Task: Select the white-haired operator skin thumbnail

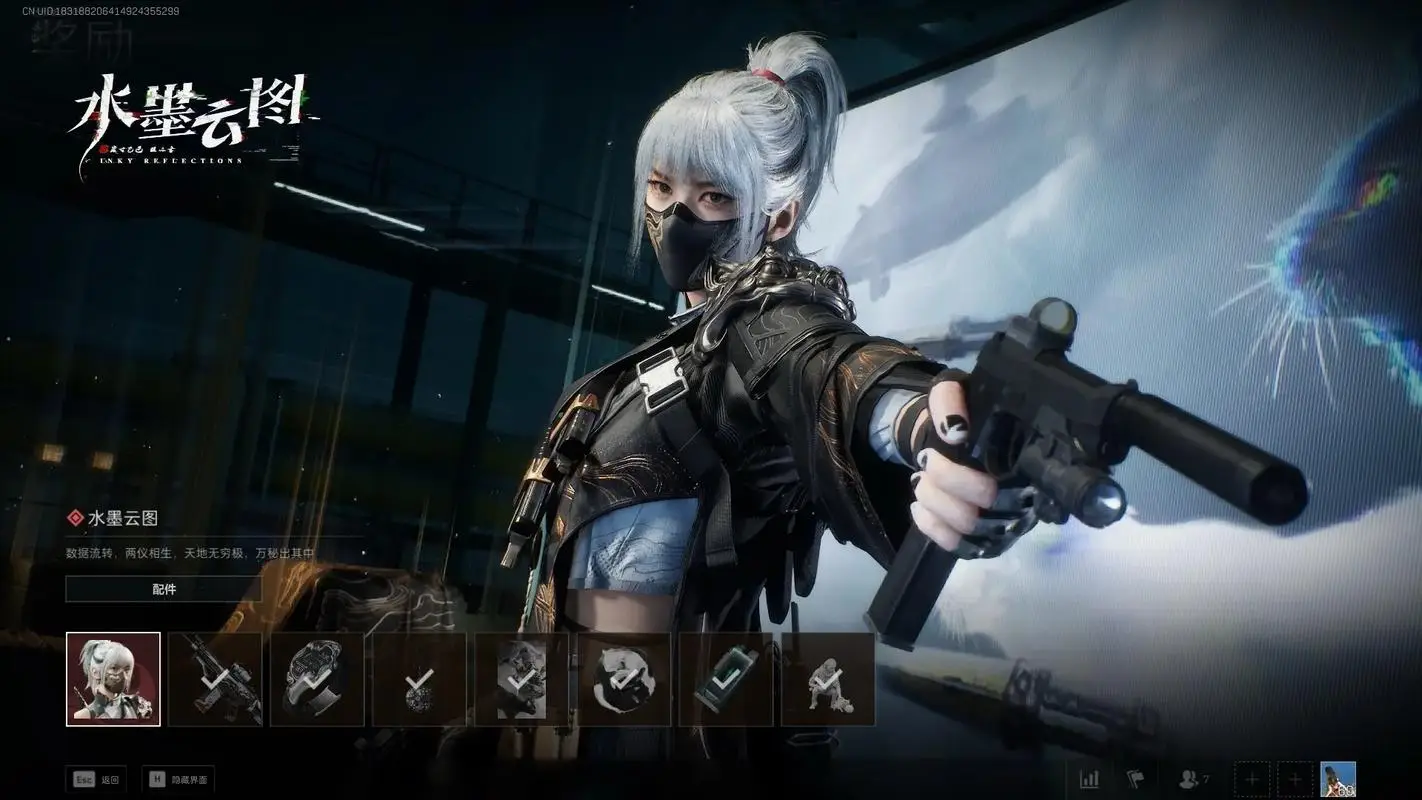Action: tap(113, 678)
